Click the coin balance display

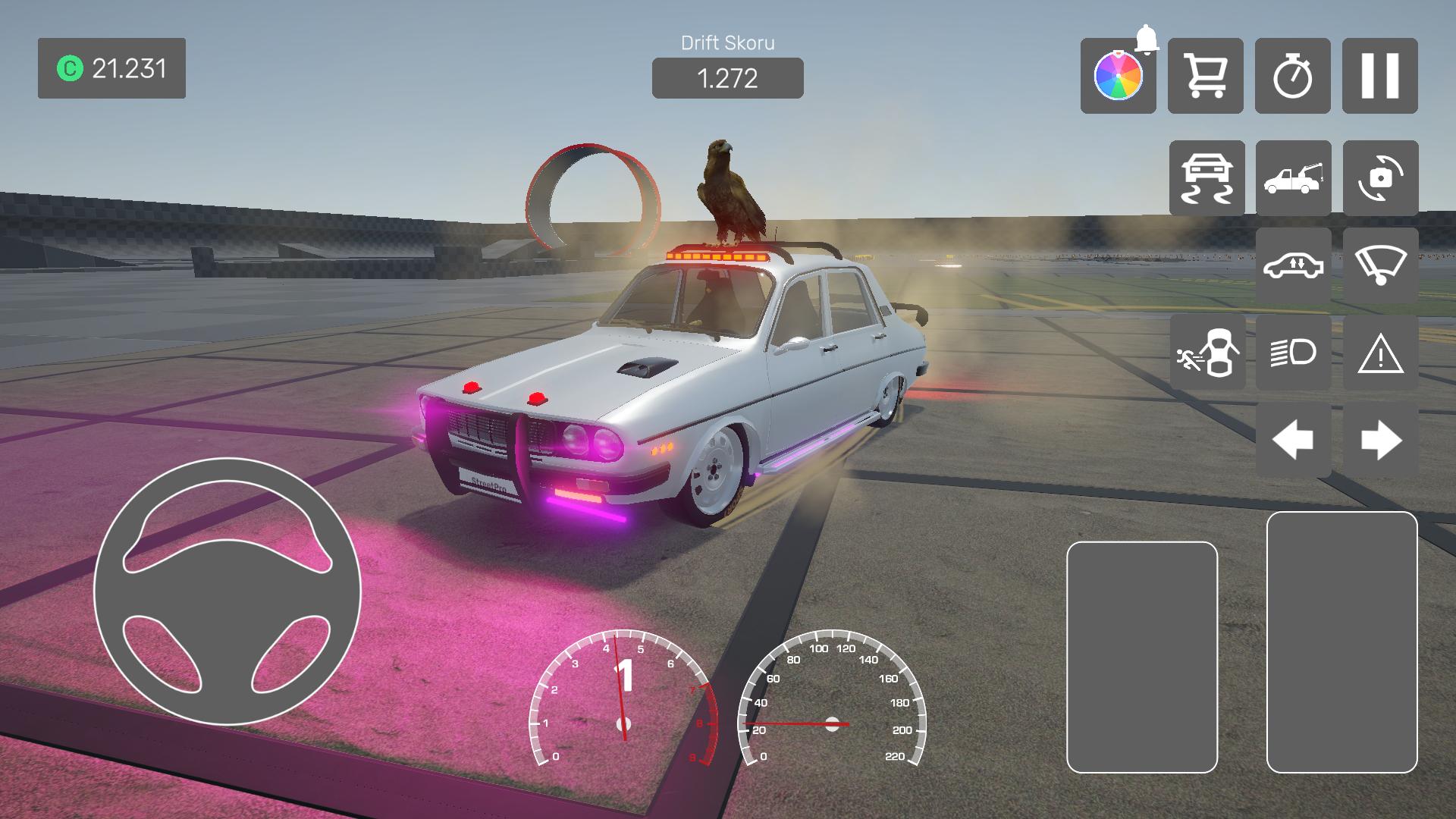[111, 68]
